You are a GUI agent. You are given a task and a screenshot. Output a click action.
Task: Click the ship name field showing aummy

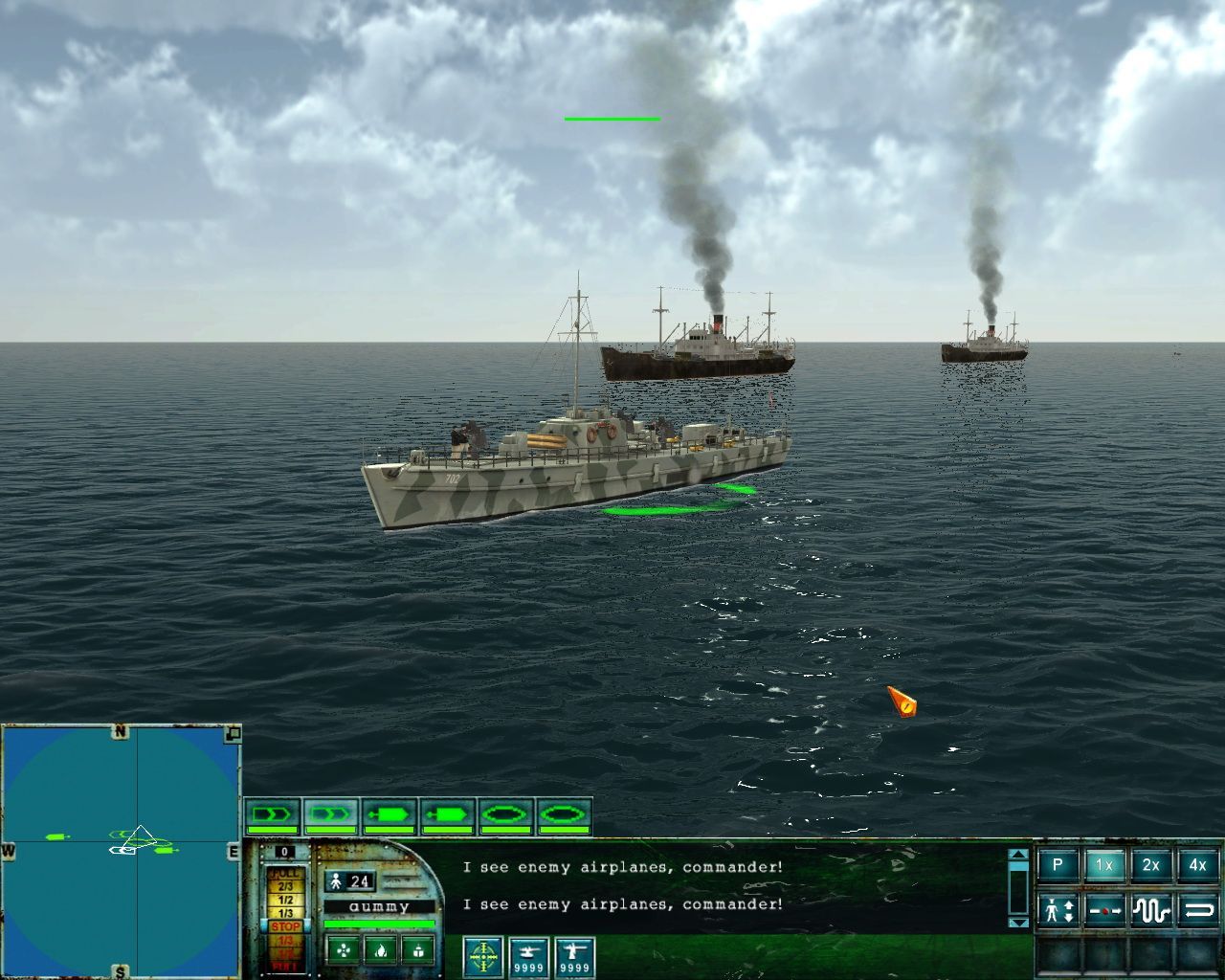[x=380, y=904]
